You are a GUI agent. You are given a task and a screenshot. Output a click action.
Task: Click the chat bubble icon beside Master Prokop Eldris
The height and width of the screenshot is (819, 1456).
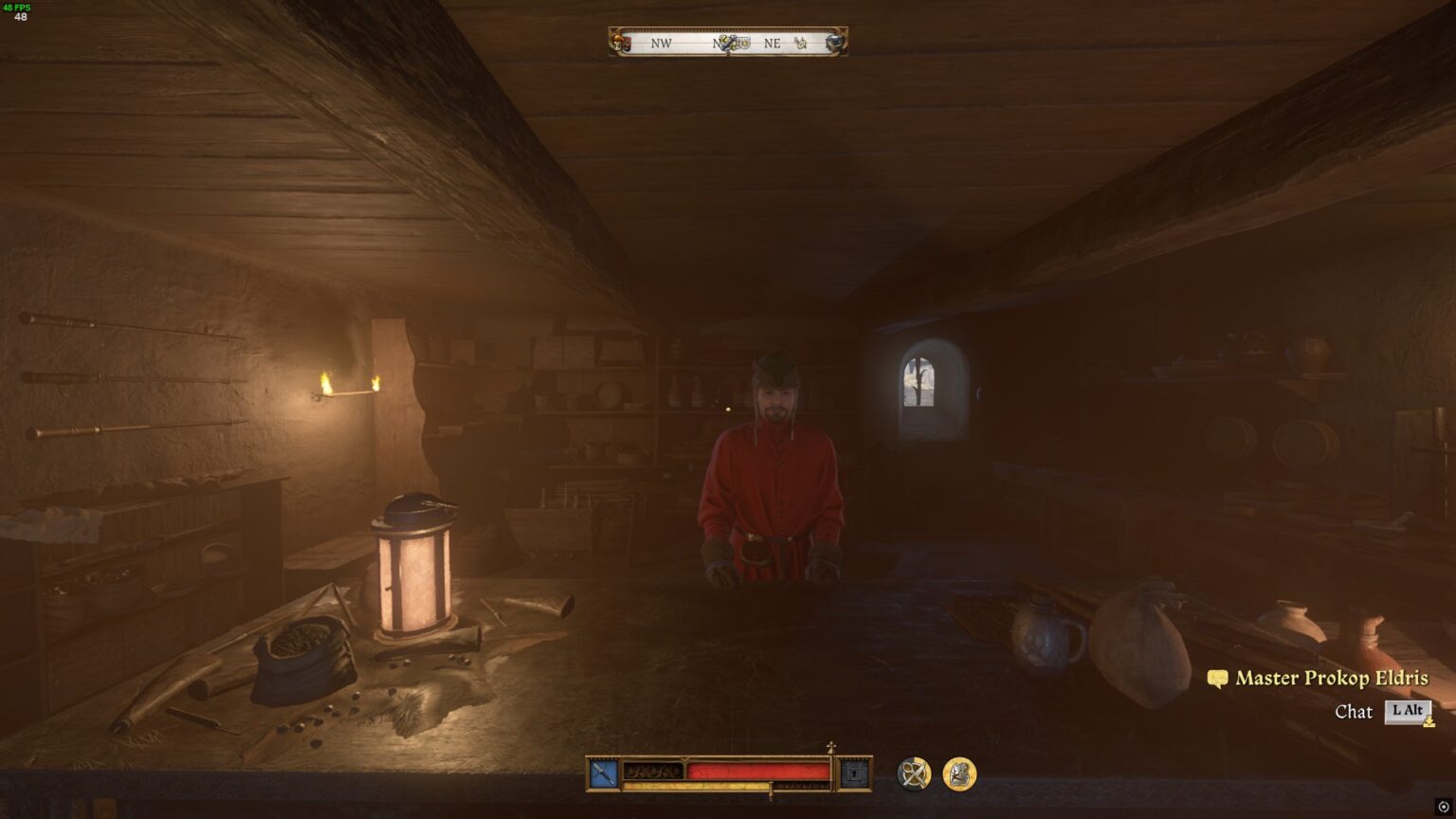[1218, 679]
